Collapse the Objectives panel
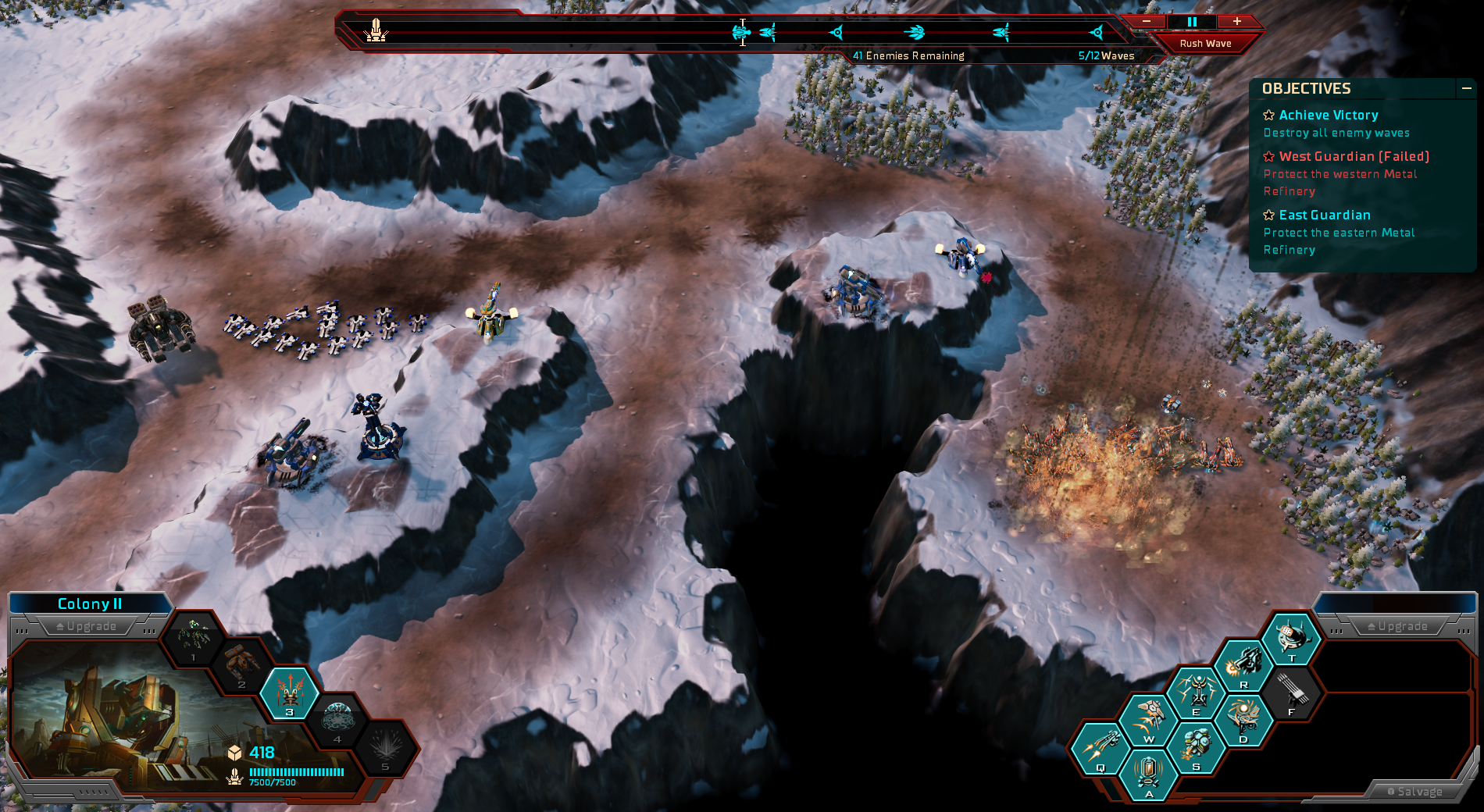The image size is (1484, 812). pyautogui.click(x=1466, y=89)
